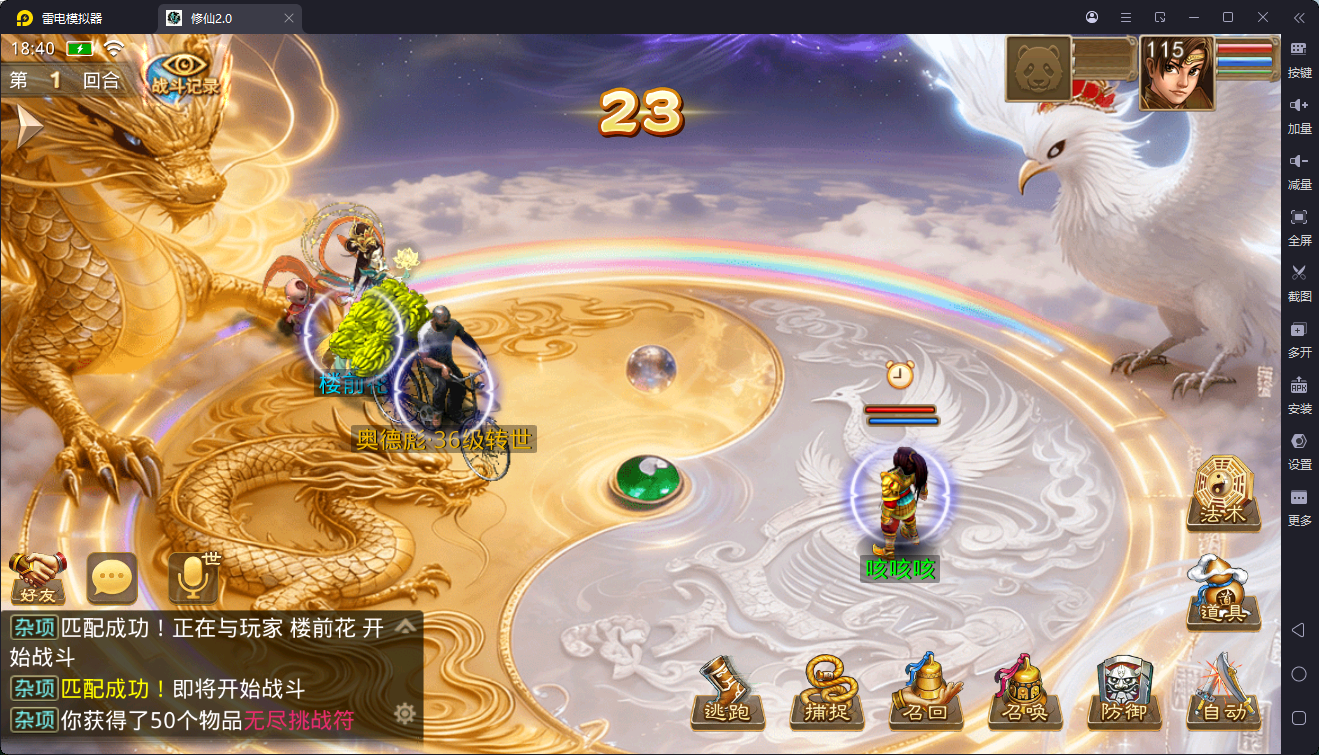Close the 修仙2.0 emulator tab

point(289,18)
